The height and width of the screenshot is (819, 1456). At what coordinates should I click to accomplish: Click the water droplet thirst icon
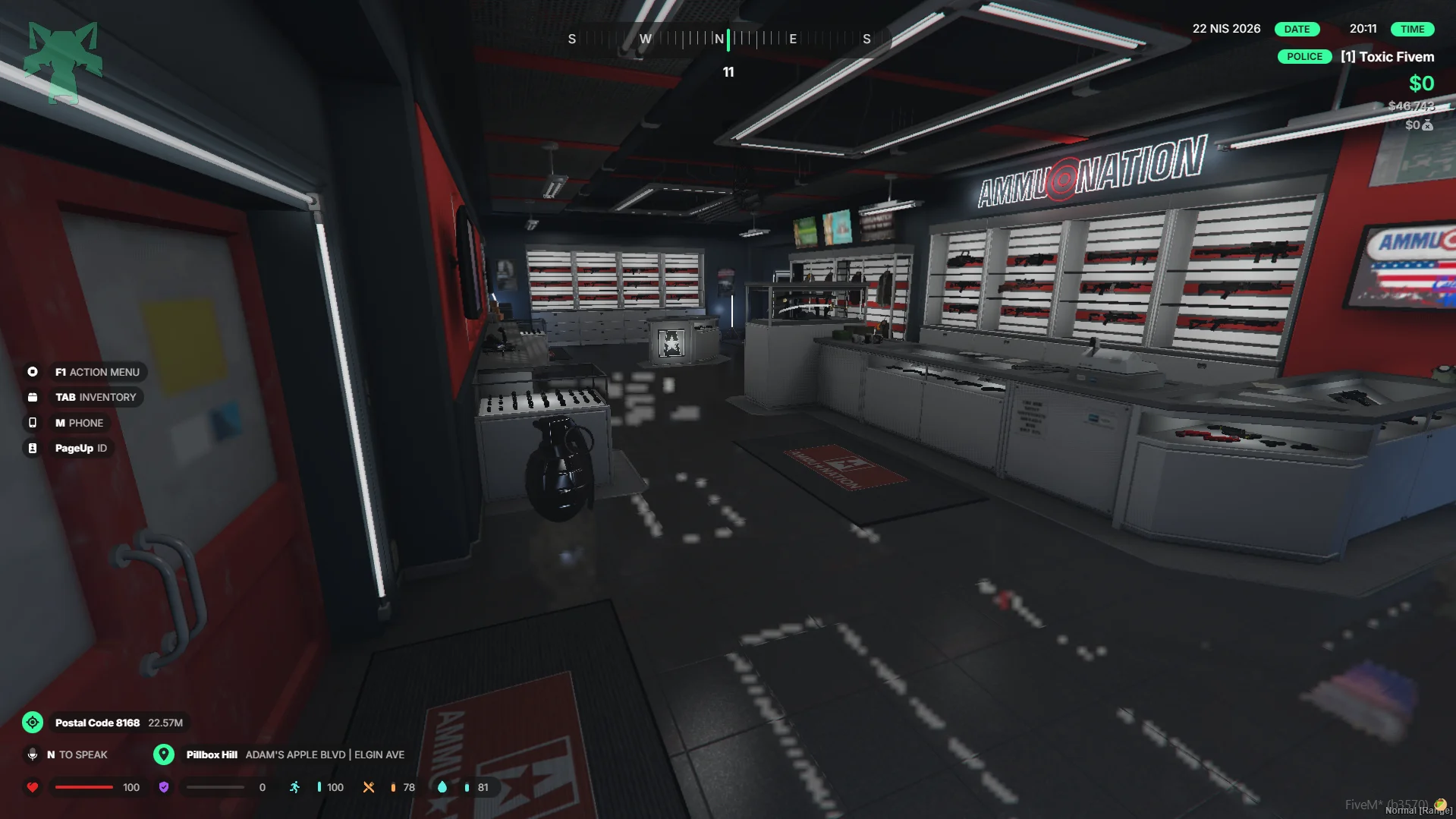pos(442,787)
